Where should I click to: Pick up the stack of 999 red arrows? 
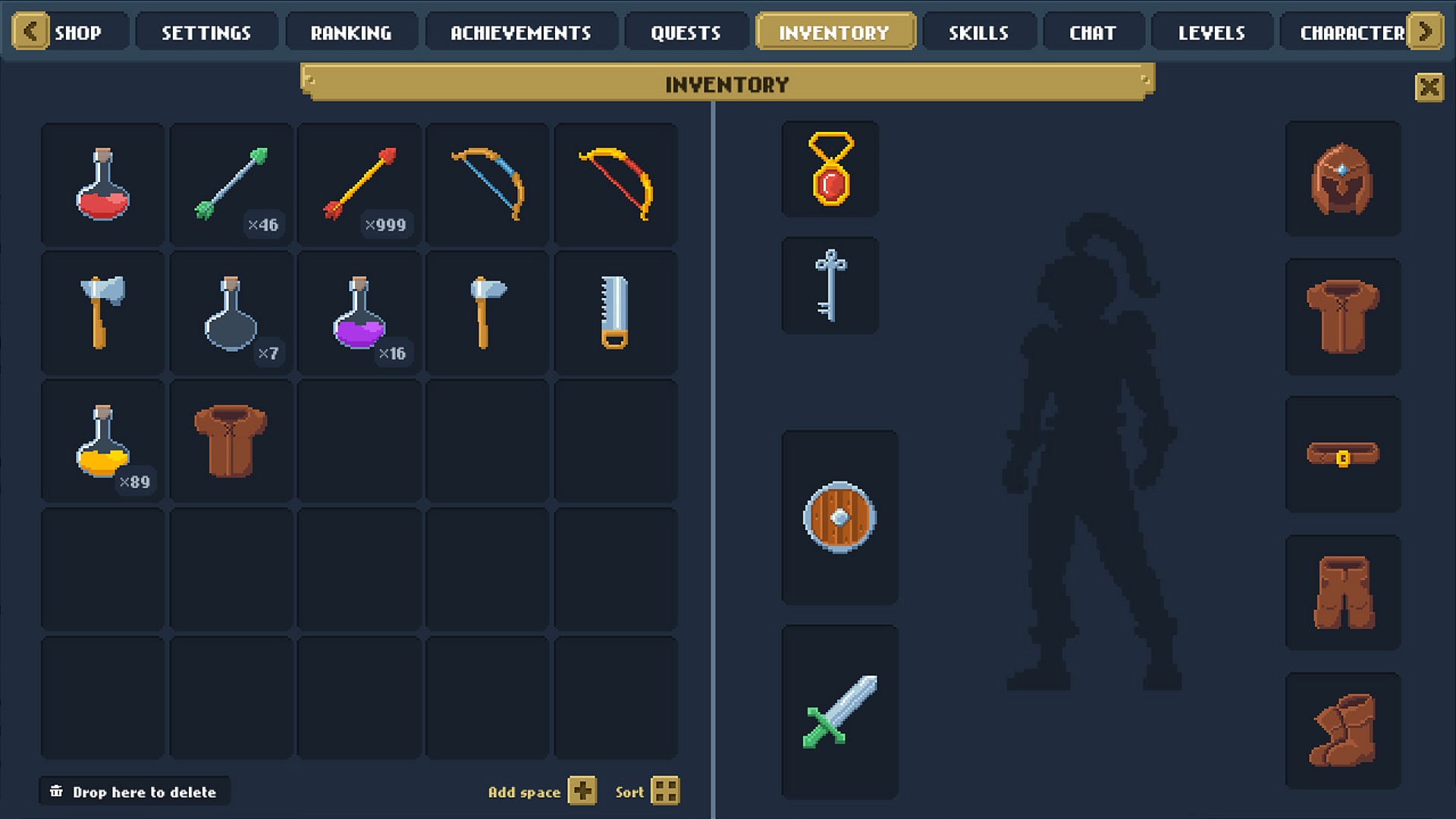pos(359,184)
